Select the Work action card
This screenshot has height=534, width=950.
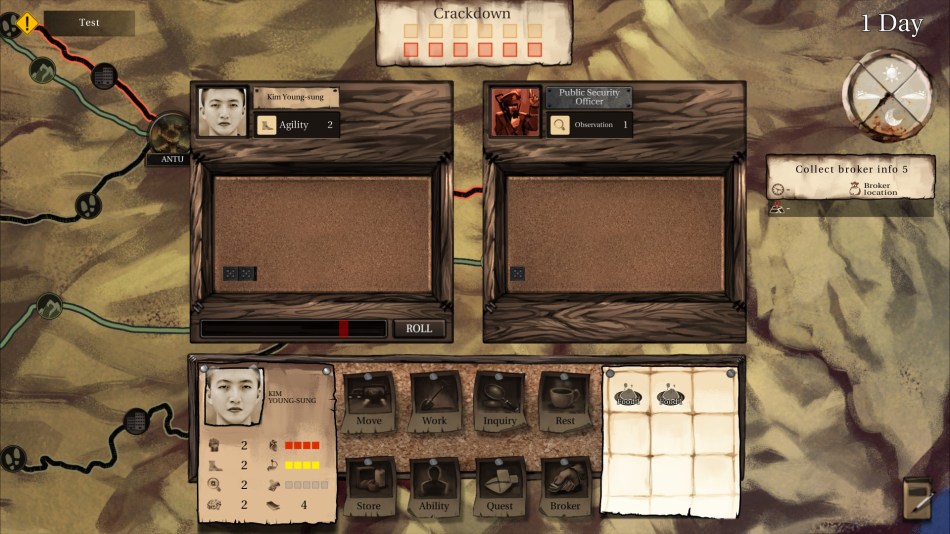click(x=434, y=401)
